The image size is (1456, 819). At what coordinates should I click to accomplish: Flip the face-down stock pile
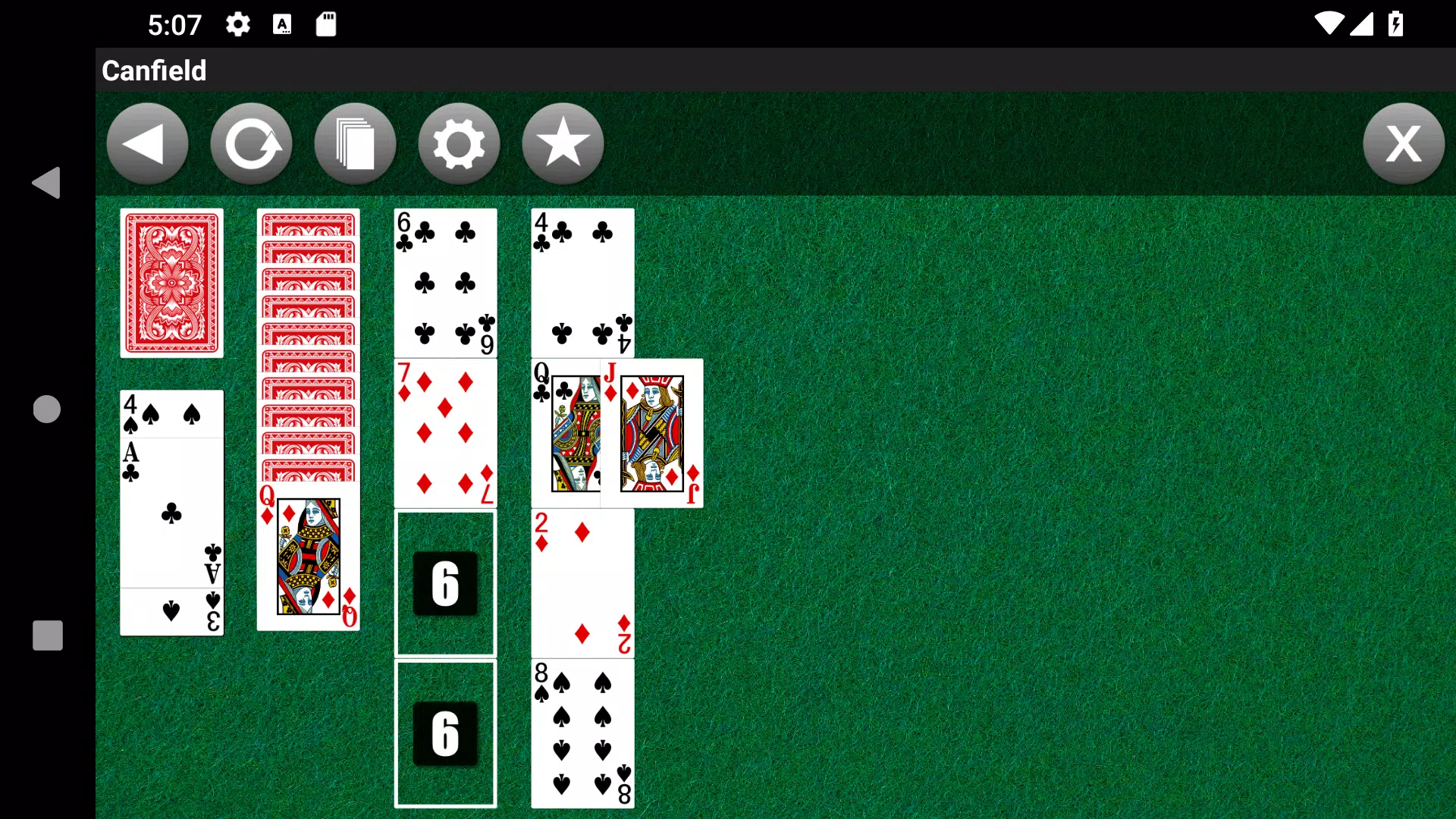[x=171, y=282]
